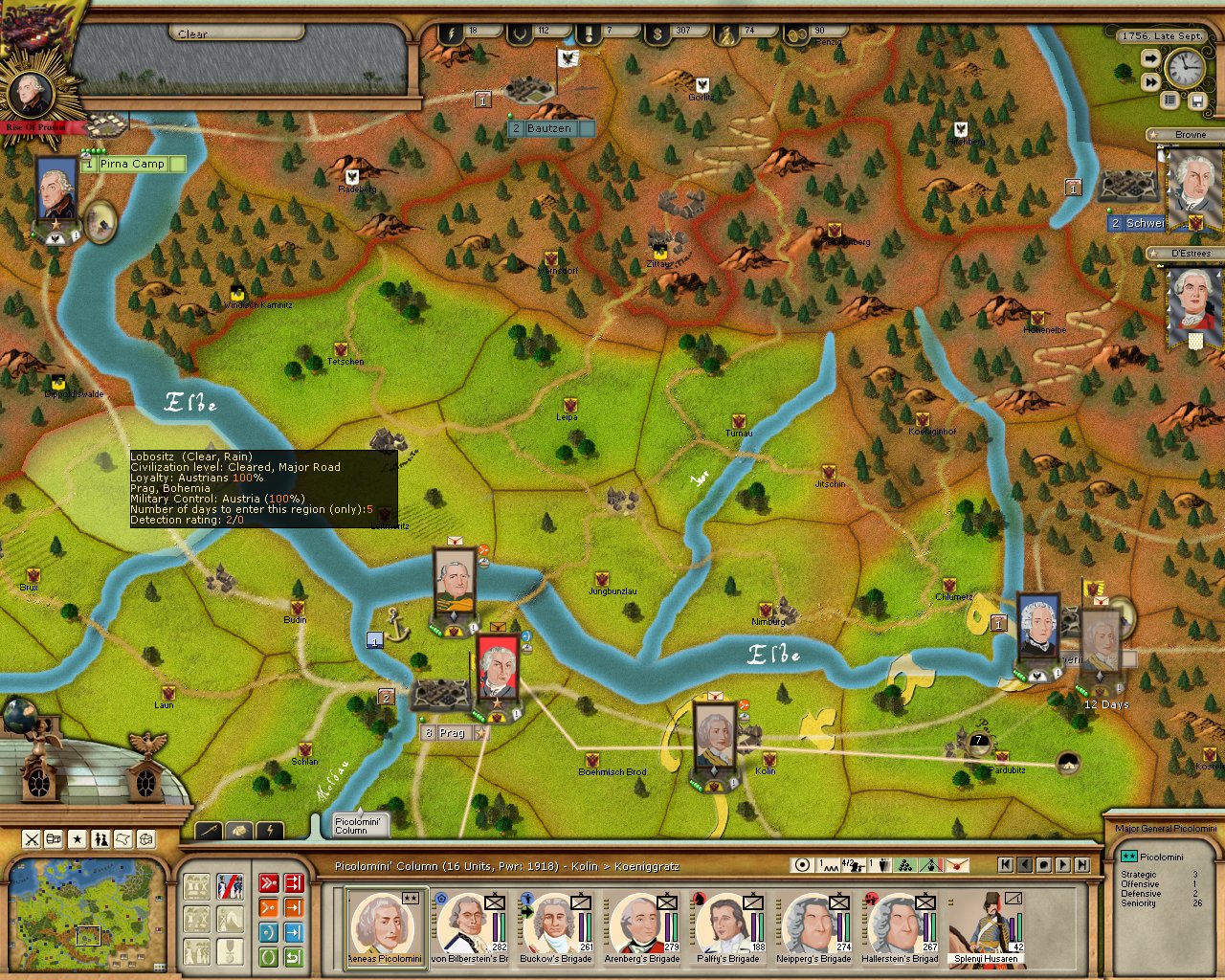The width and height of the screenshot is (1225, 980).
Task: Select the green passive posture button
Action: (269, 957)
